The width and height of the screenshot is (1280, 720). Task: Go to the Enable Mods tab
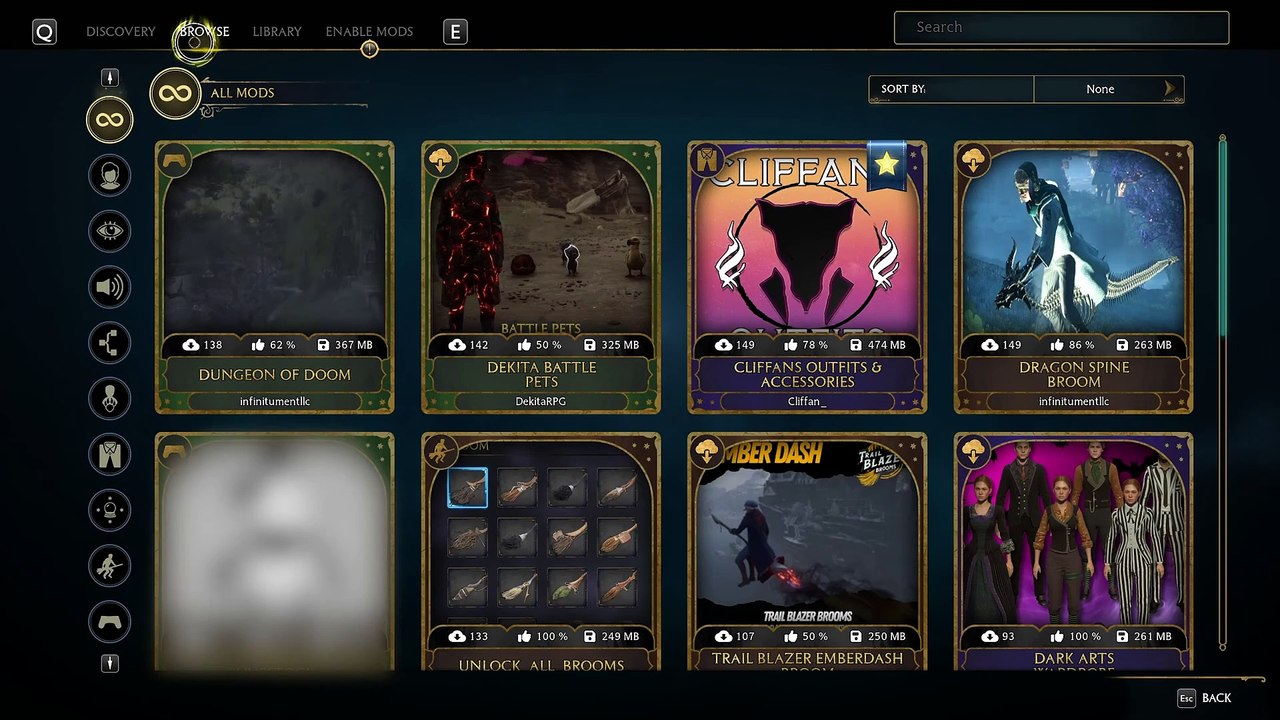(369, 32)
